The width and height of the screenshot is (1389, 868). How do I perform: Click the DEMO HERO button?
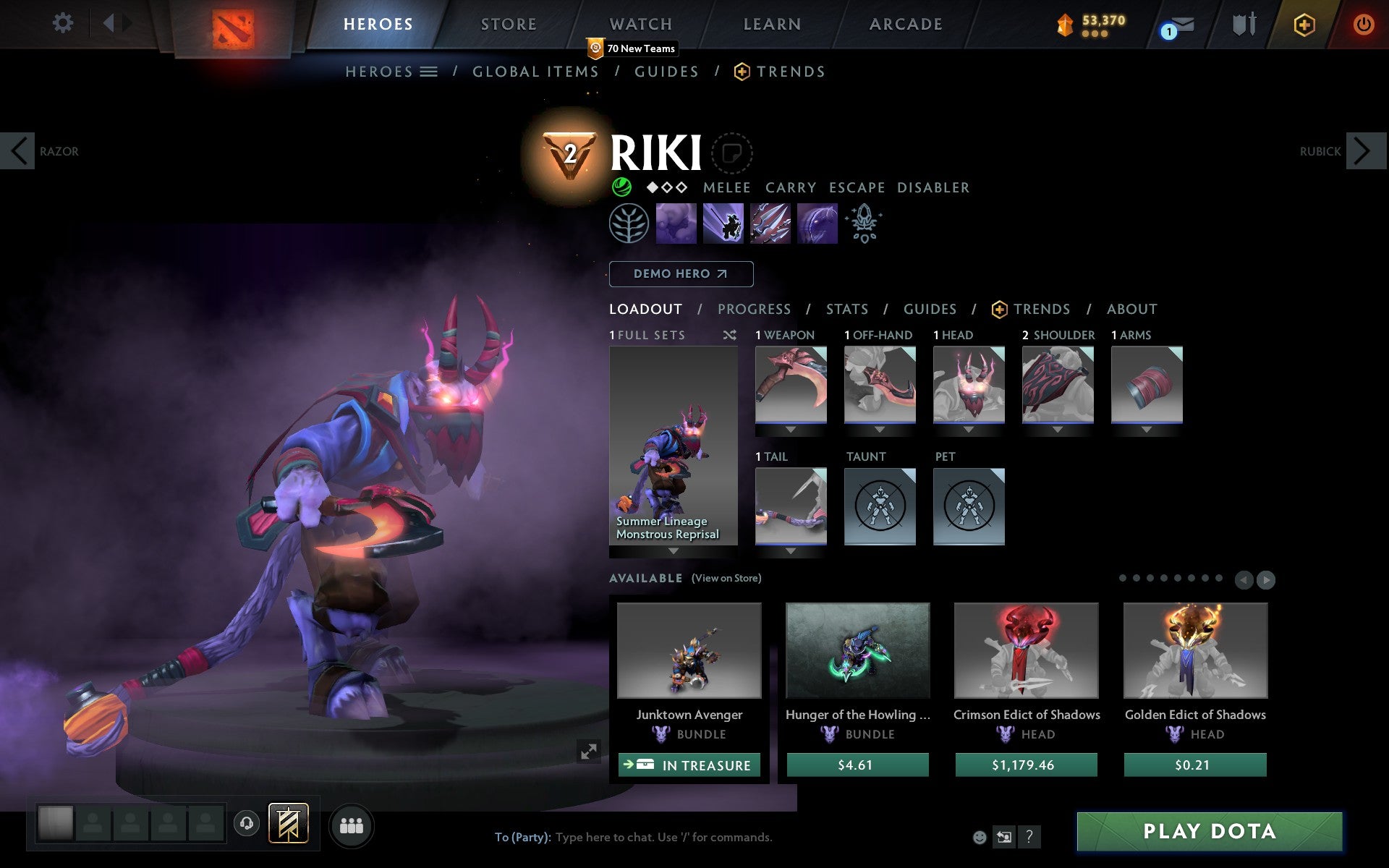coord(681,274)
